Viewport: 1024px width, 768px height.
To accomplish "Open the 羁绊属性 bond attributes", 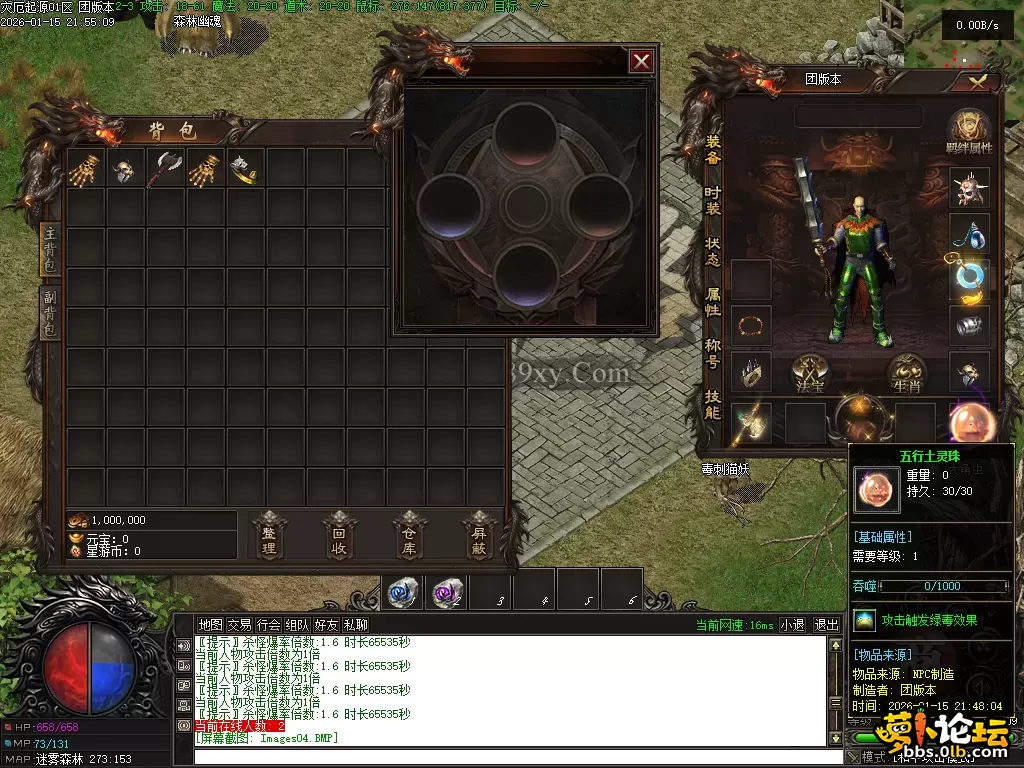I will [x=969, y=133].
